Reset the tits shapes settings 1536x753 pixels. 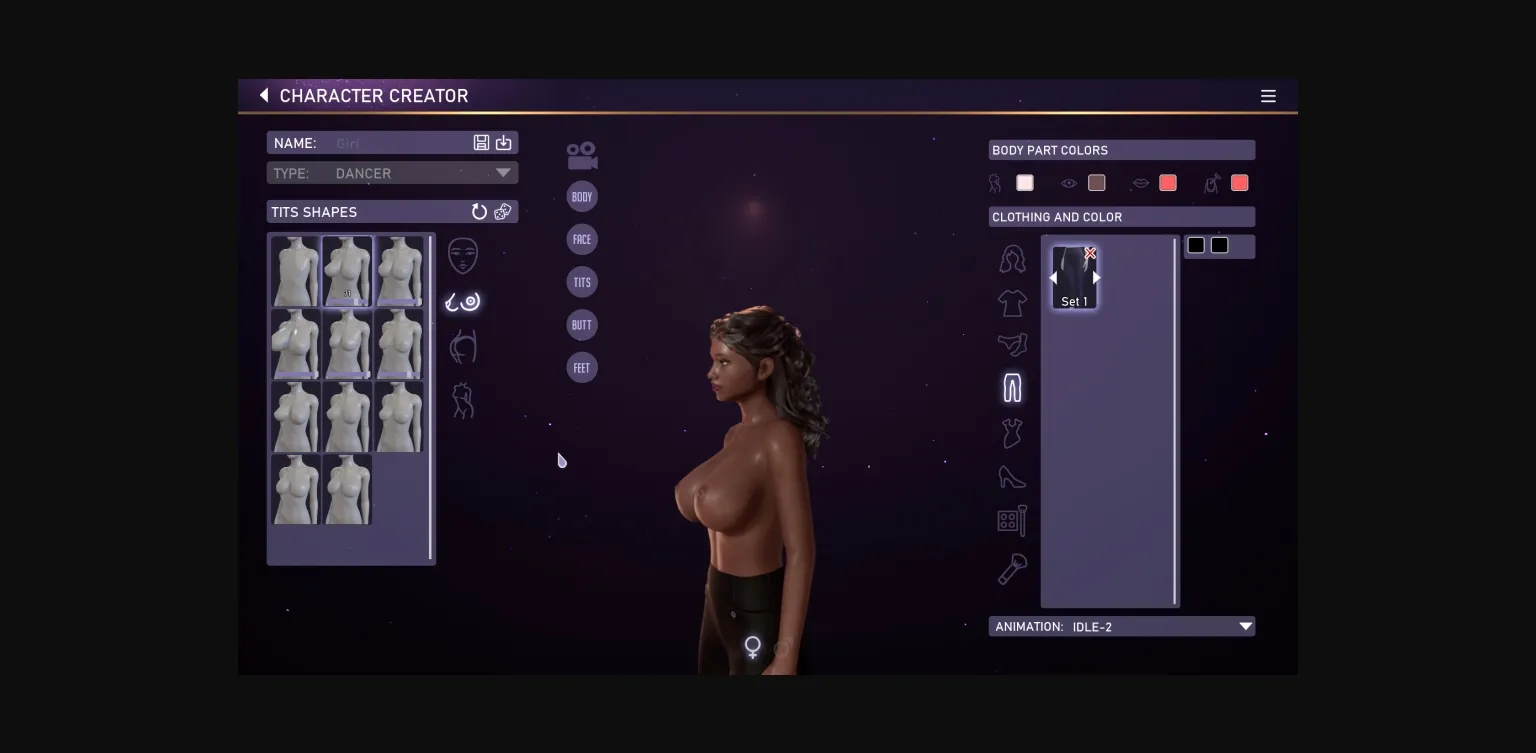479,212
